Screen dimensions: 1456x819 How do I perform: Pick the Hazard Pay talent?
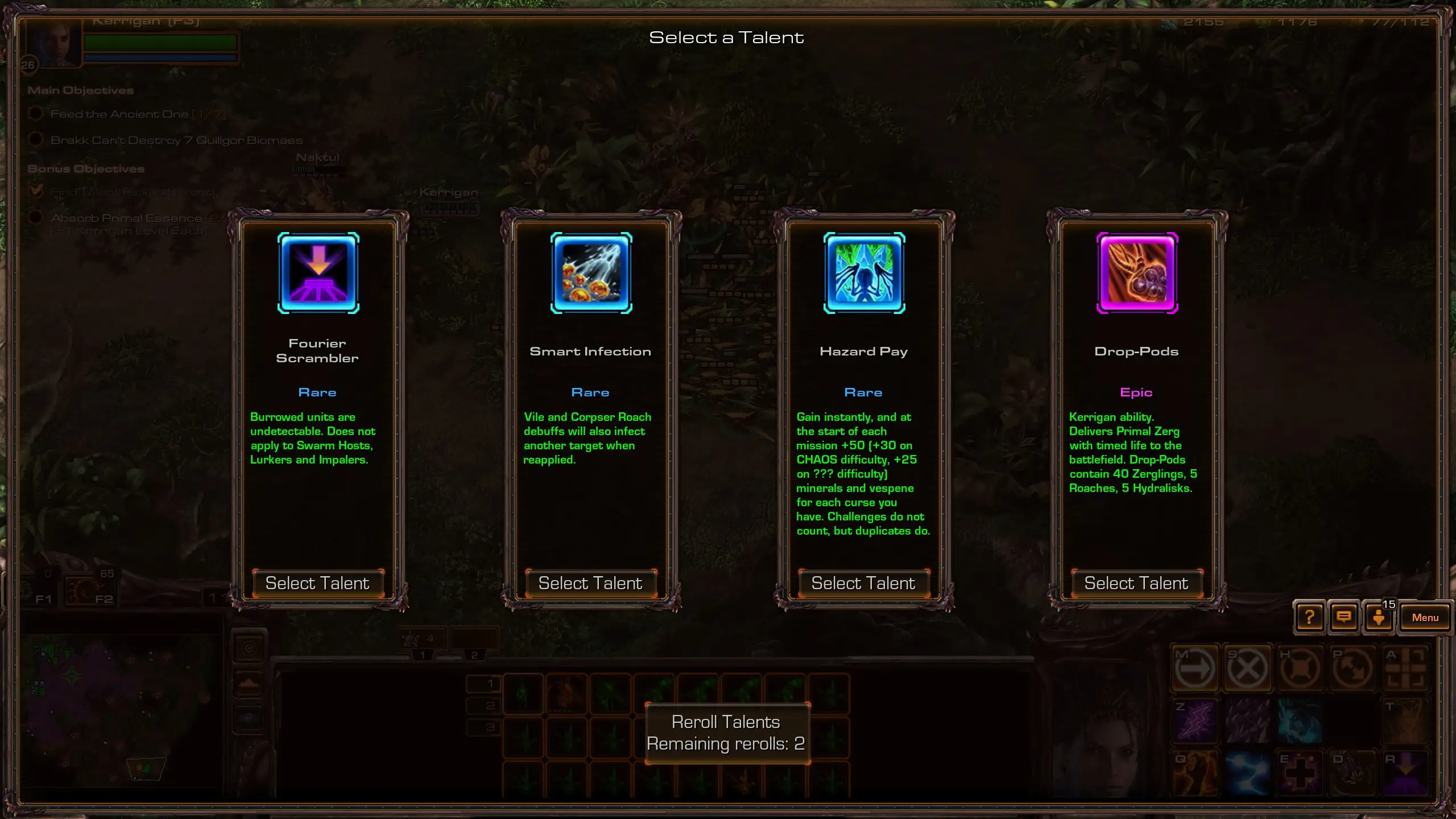[863, 583]
